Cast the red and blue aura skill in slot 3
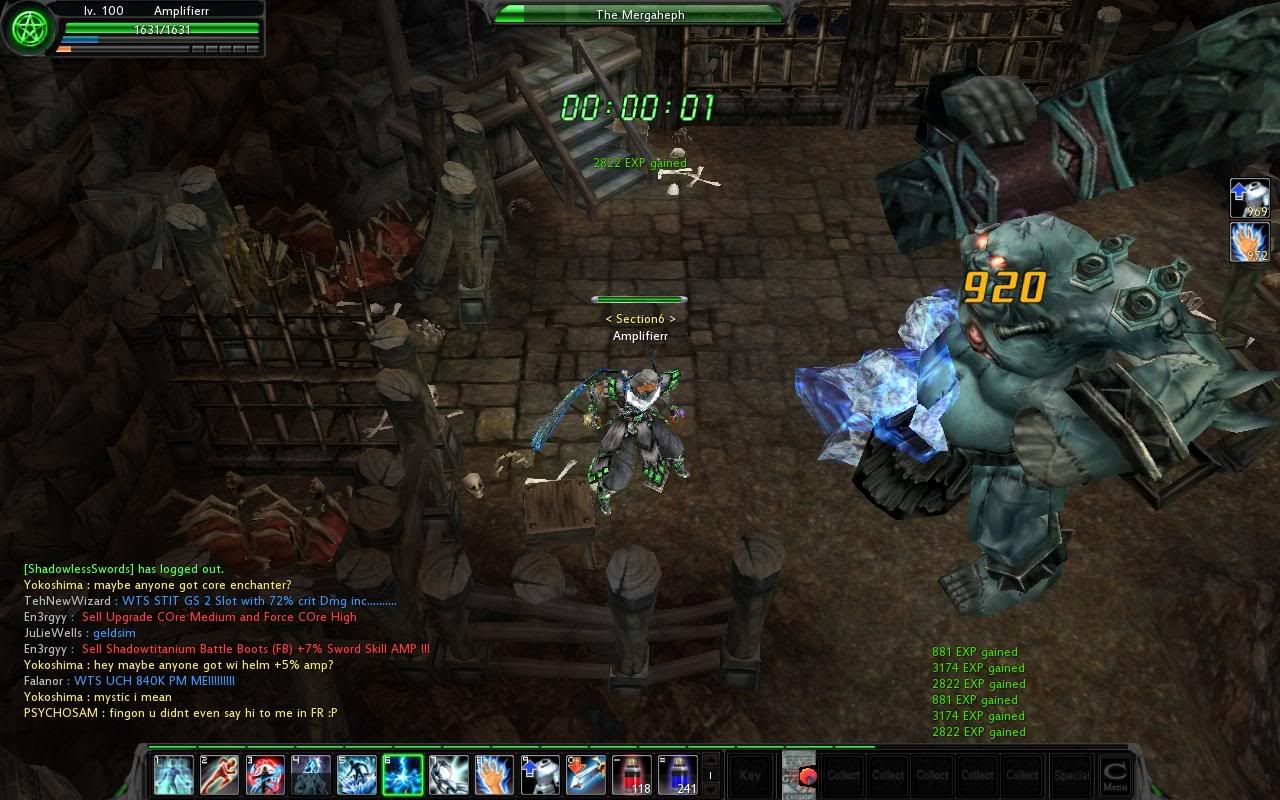This screenshot has width=1280, height=800. 265,775
